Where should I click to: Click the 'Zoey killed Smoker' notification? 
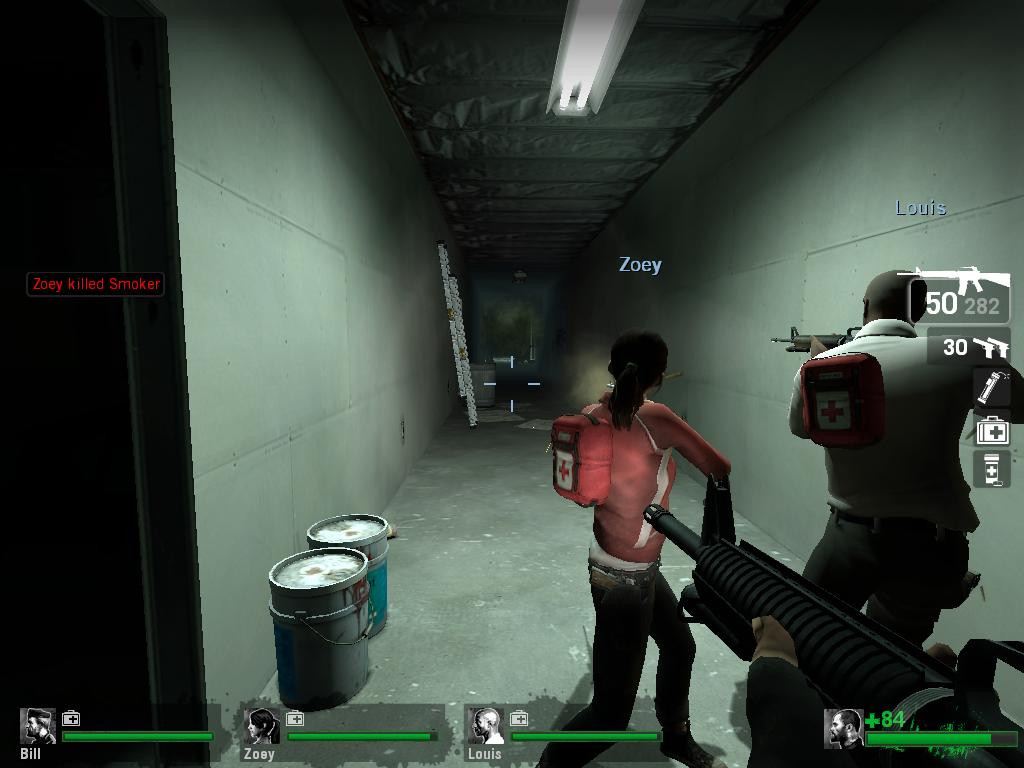[95, 284]
